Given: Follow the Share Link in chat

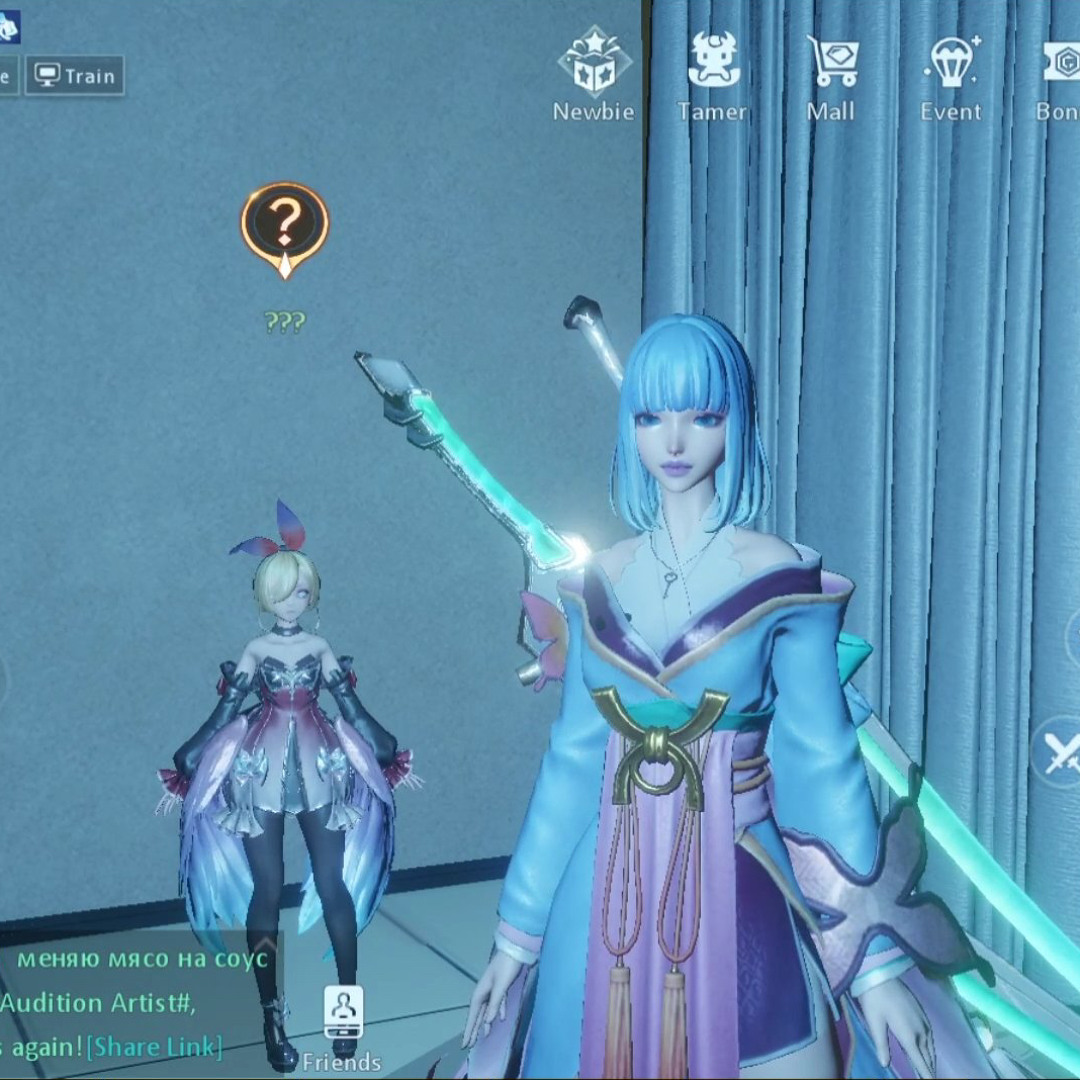Looking at the screenshot, I should 153,1047.
